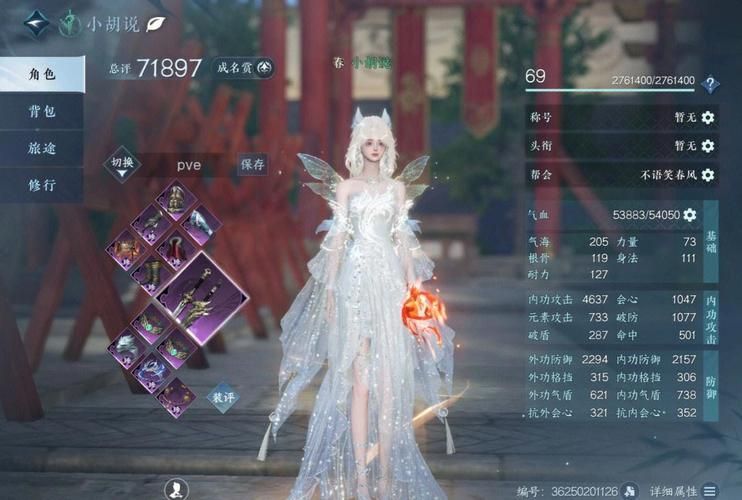742x500 pixels.
Task: Select the helmet equipment slot
Action: coord(177,197)
